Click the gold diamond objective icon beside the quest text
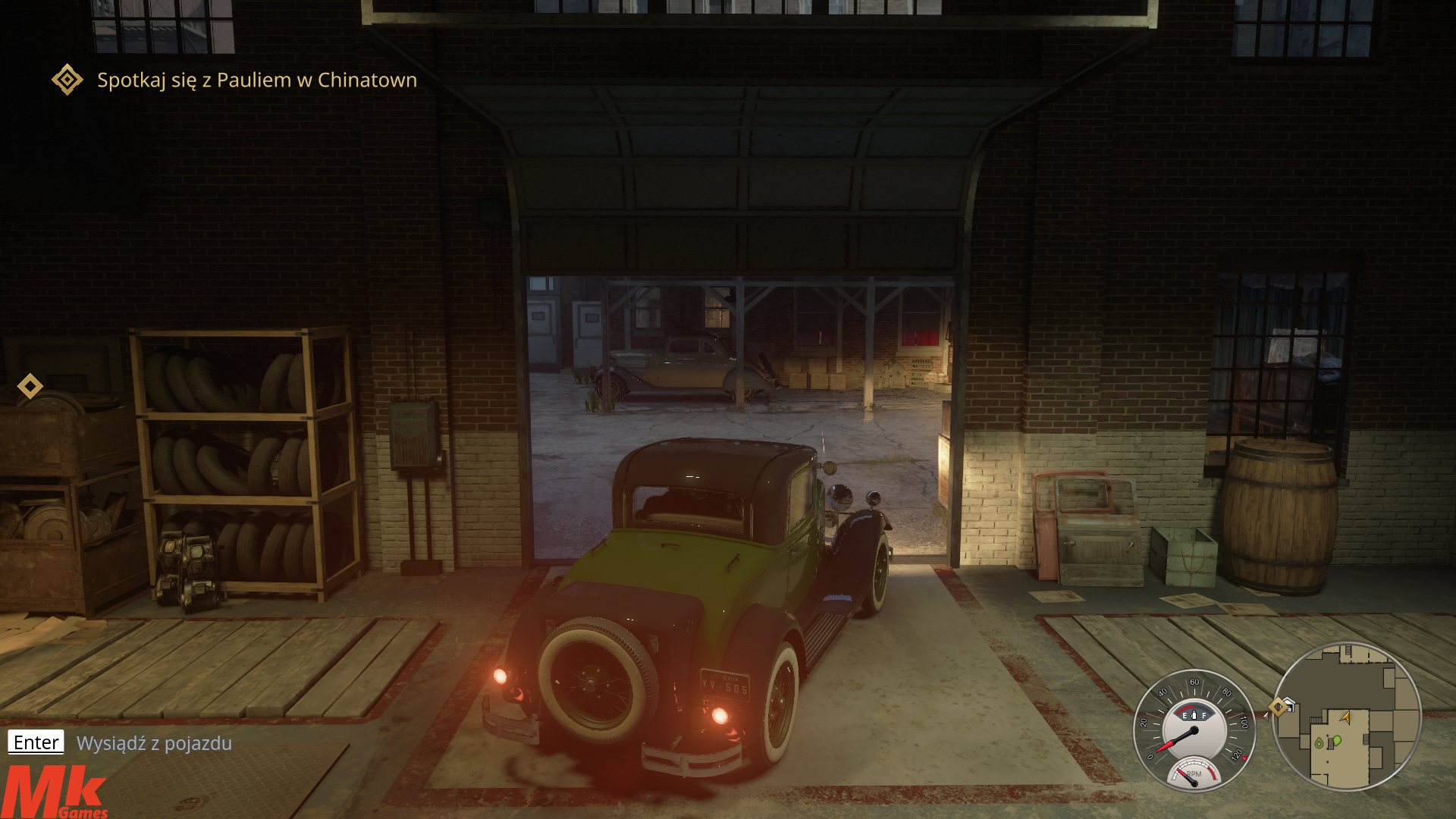 click(67, 80)
